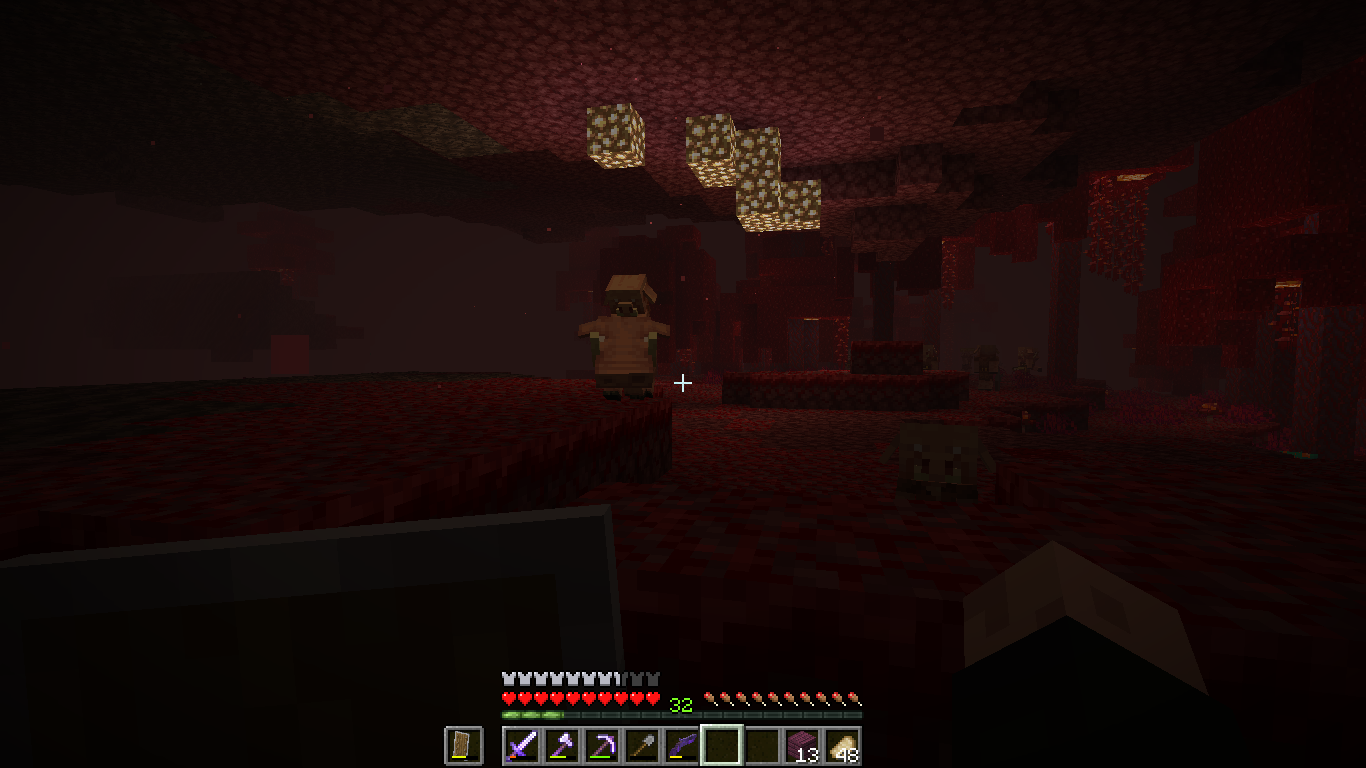The width and height of the screenshot is (1366, 768).
Task: Select the enchanted axe hotbar slot
Action: coord(561,745)
